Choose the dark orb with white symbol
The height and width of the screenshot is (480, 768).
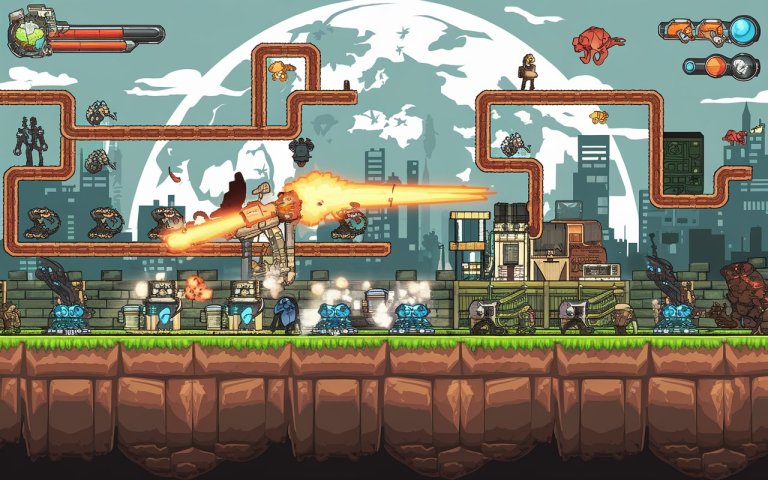click(x=743, y=67)
